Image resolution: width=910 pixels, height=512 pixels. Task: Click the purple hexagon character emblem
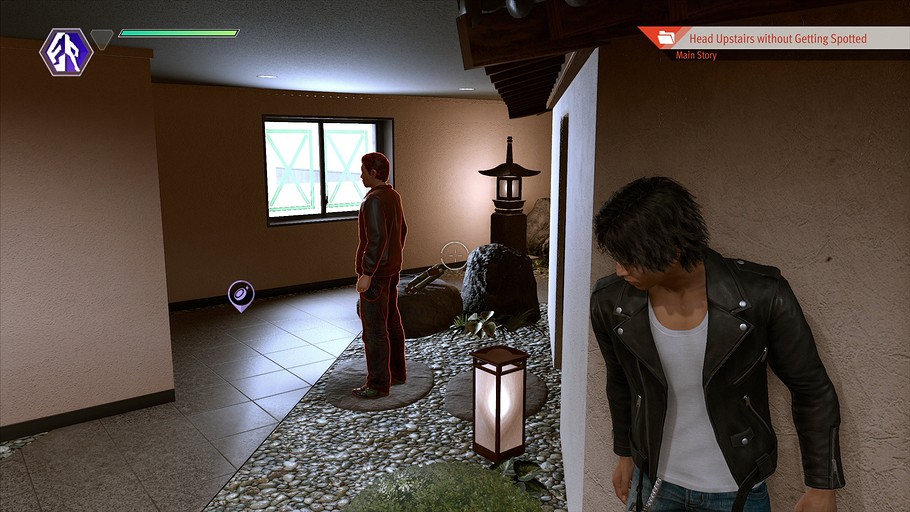coord(66,51)
